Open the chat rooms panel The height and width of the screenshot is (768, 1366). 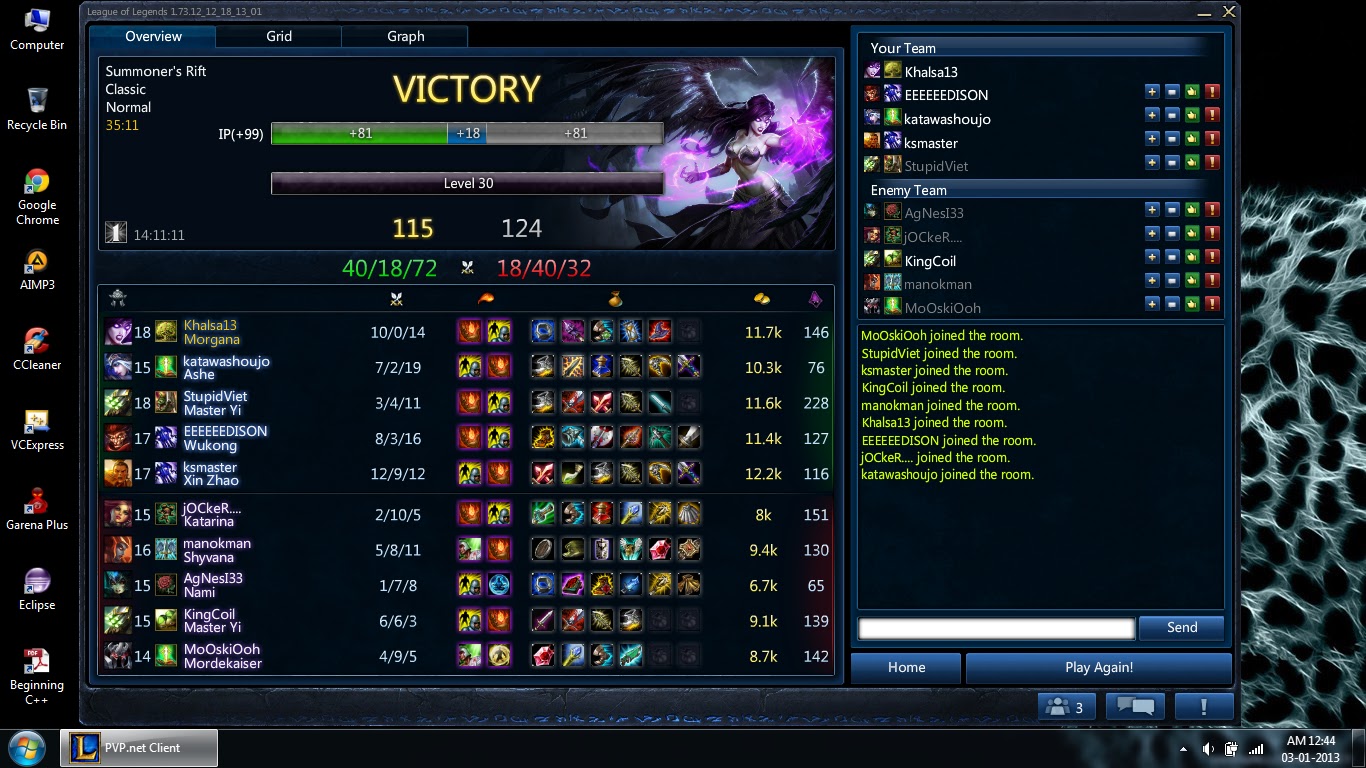tap(1134, 706)
